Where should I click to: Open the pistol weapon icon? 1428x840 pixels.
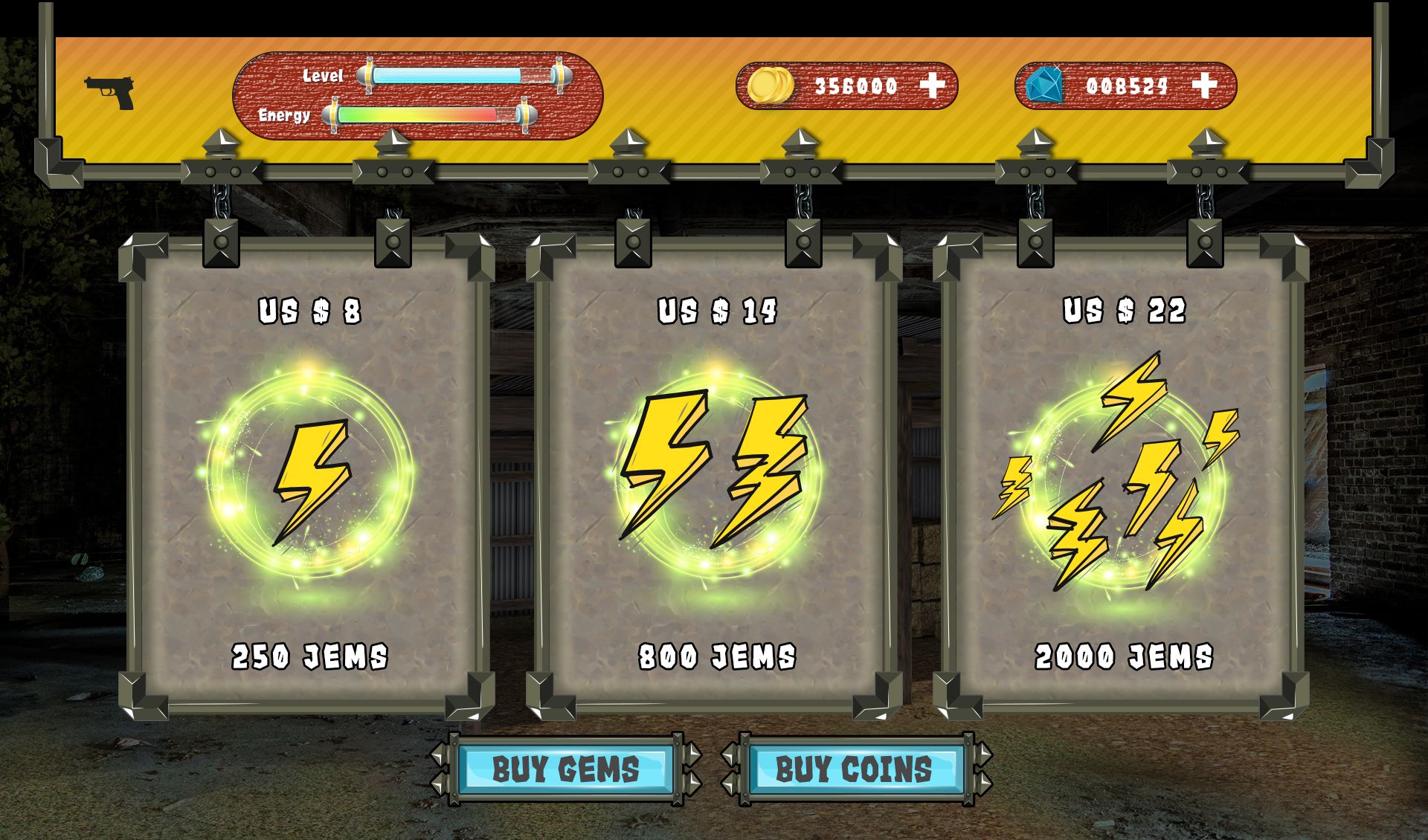[x=109, y=93]
